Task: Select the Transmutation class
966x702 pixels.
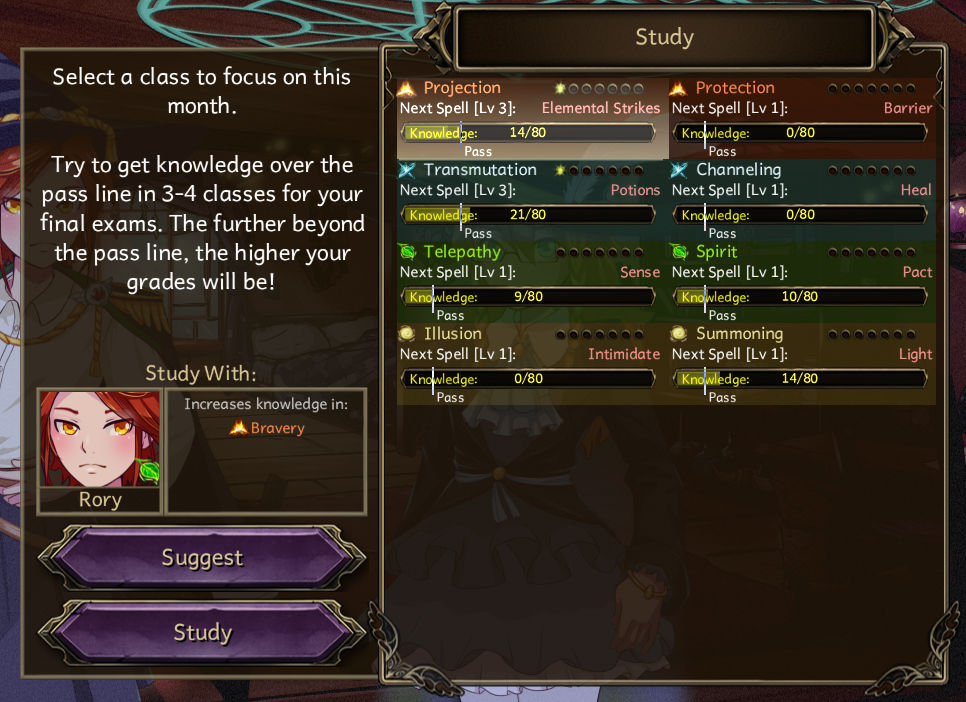Action: [x=532, y=200]
